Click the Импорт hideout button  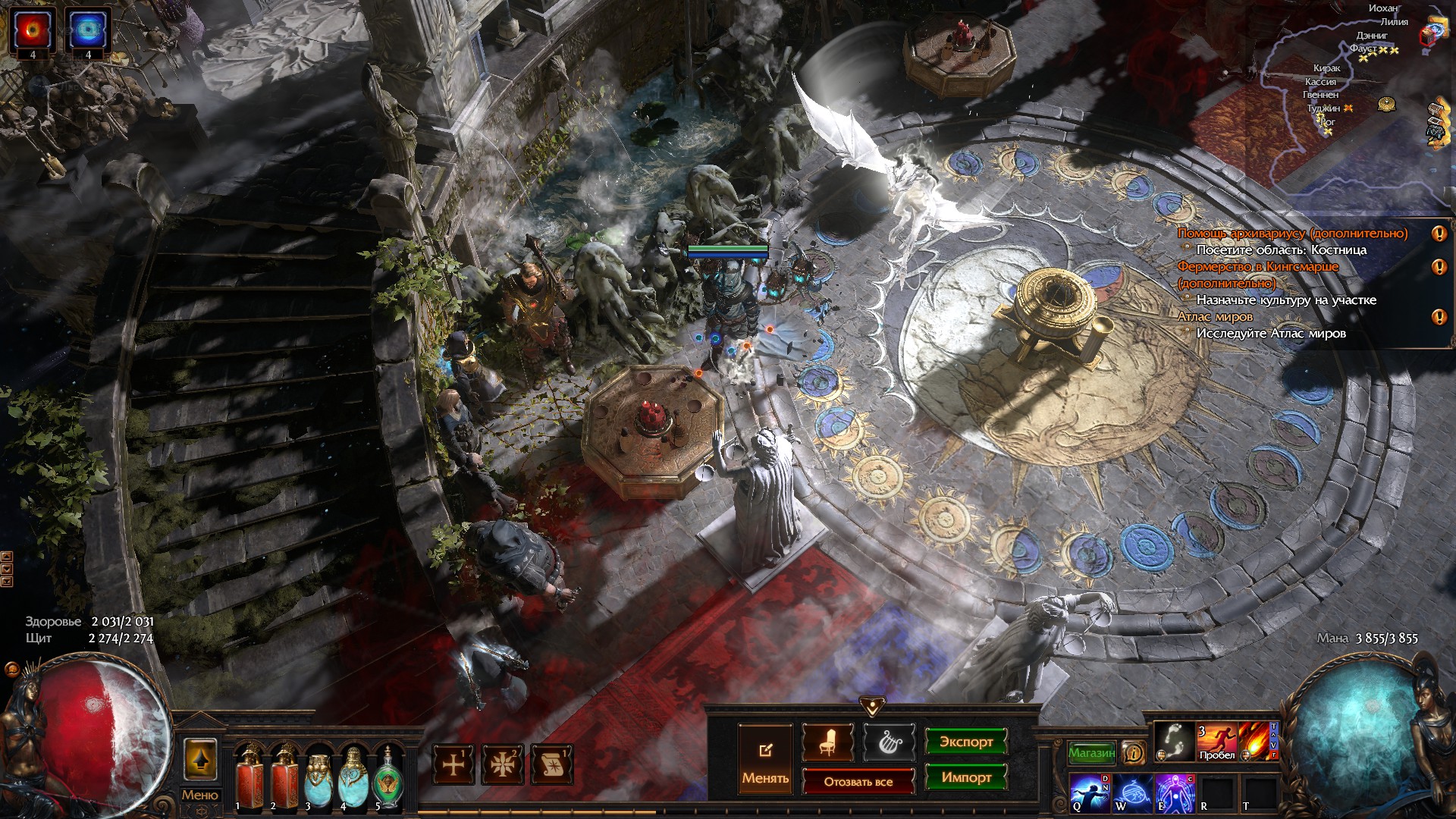[965, 777]
